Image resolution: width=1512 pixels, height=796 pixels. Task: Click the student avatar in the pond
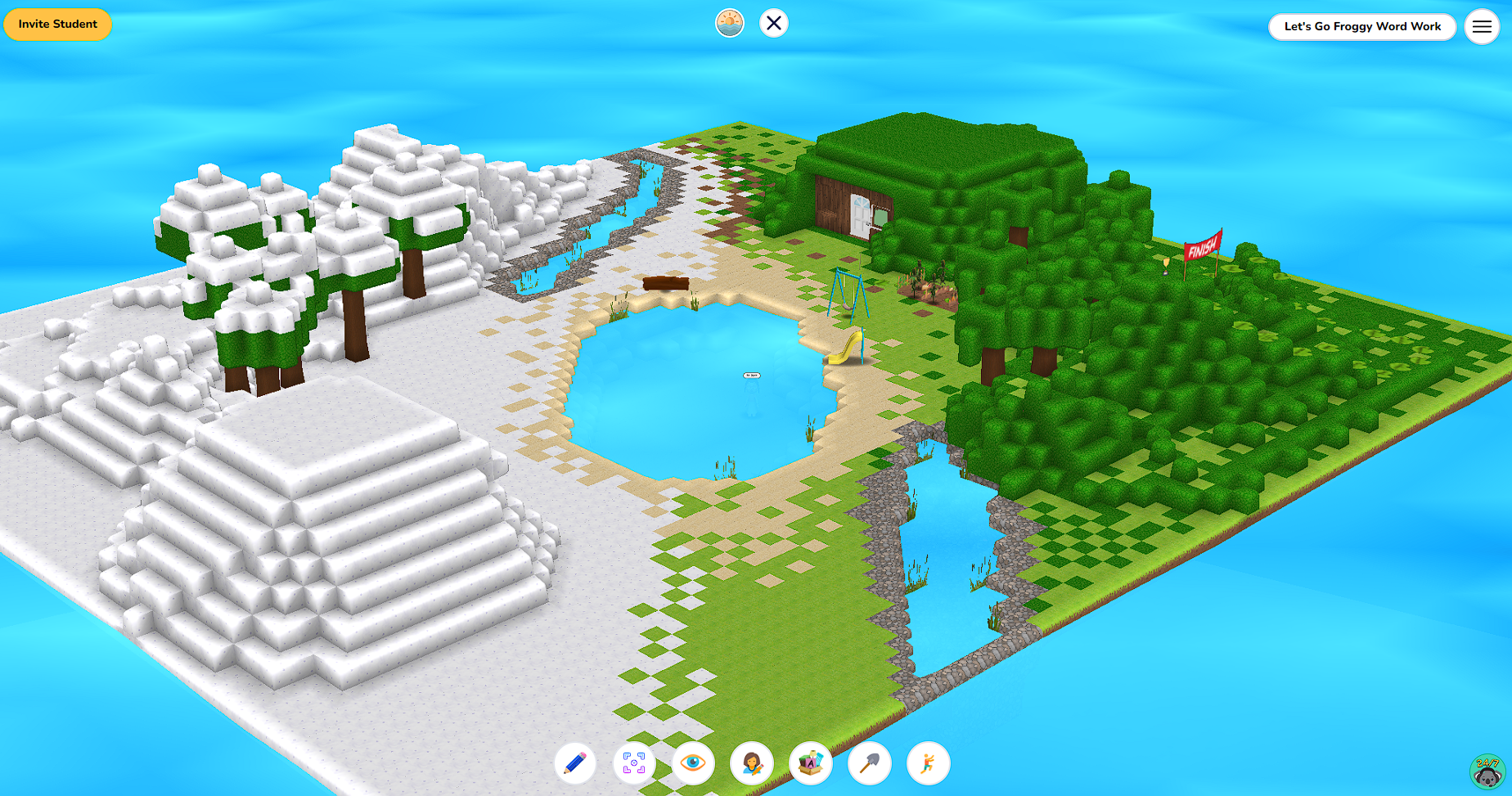750,378
